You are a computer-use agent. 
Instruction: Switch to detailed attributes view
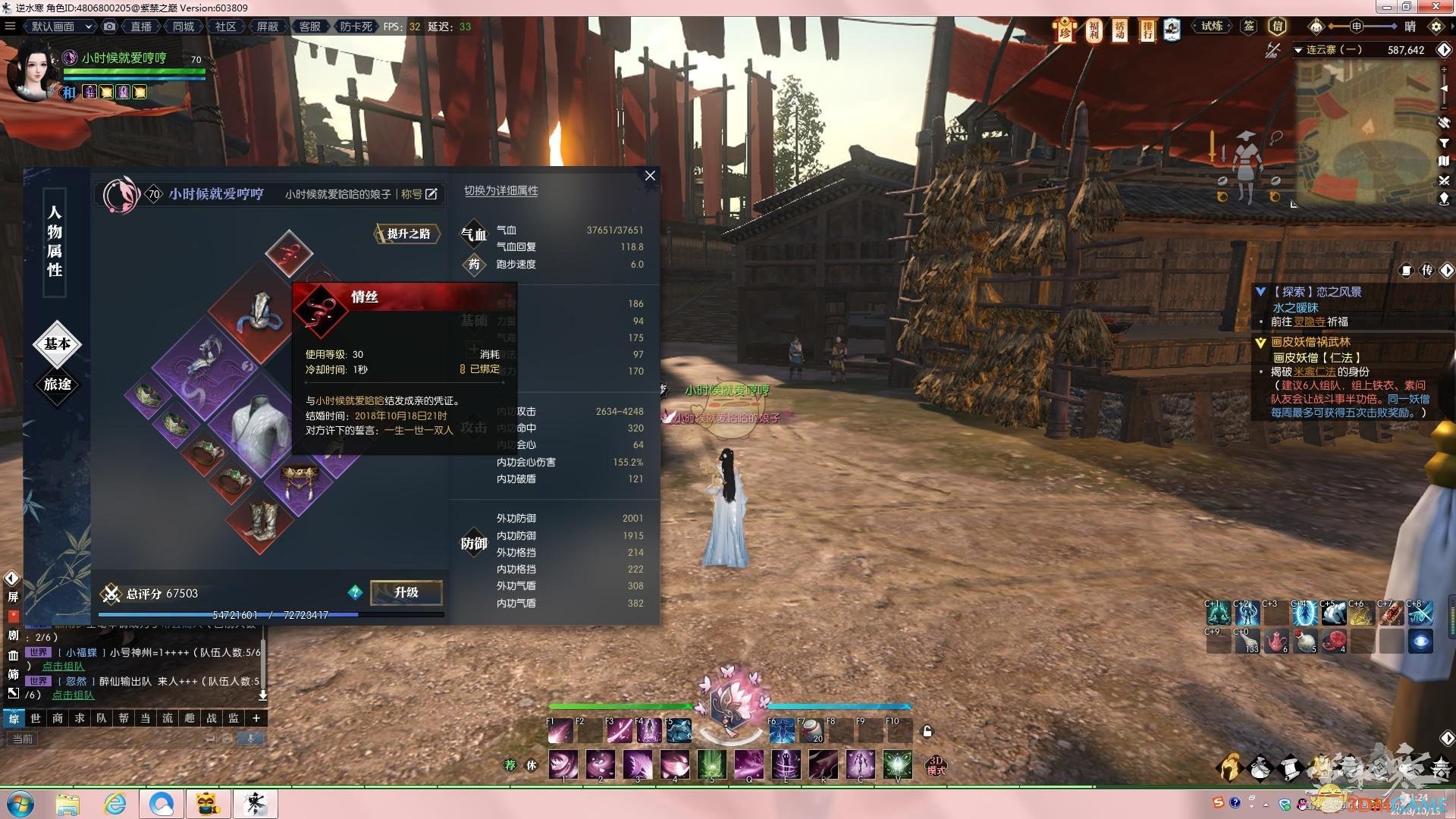(x=500, y=191)
